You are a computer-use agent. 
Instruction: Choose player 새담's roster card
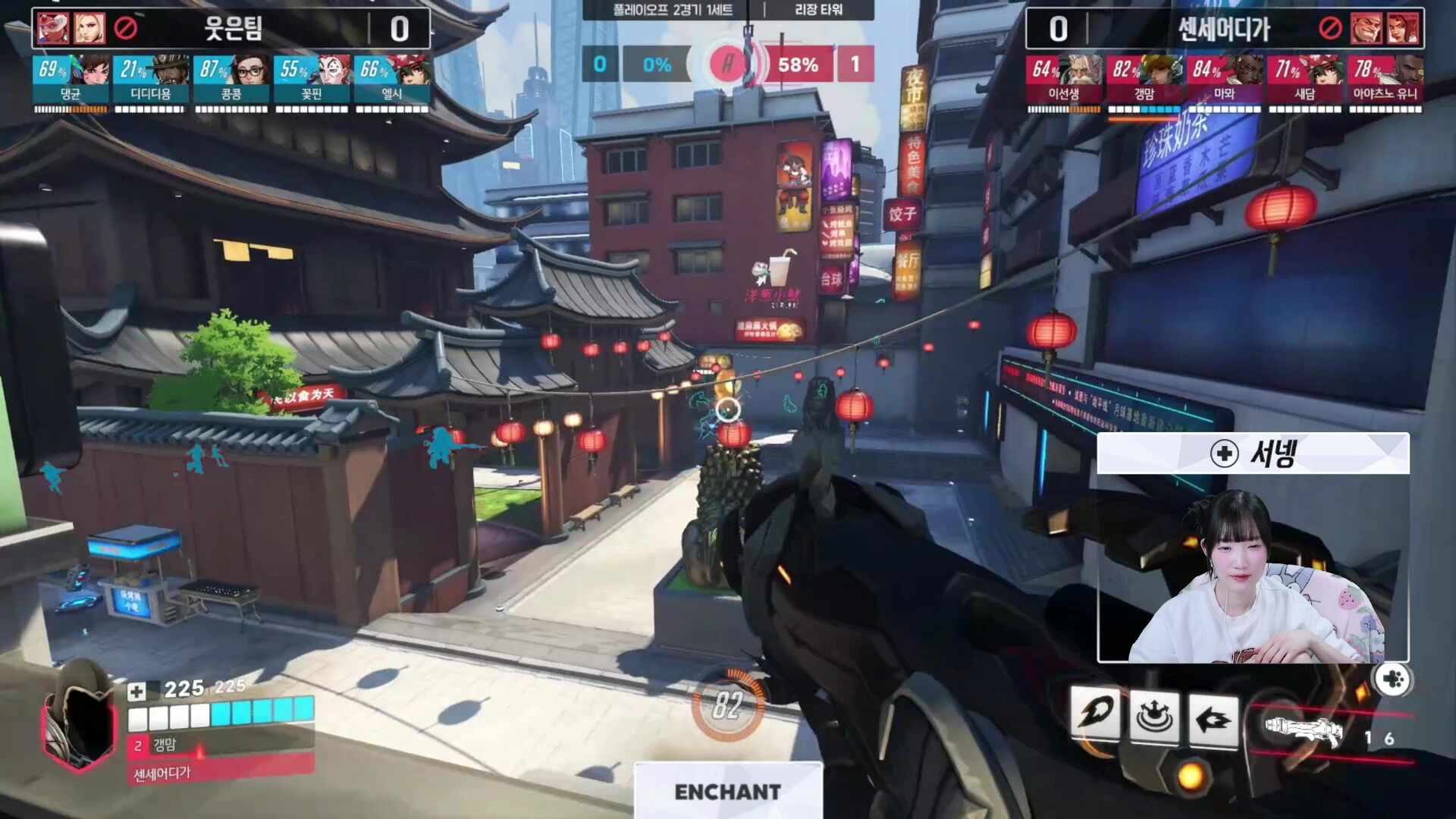(1304, 79)
